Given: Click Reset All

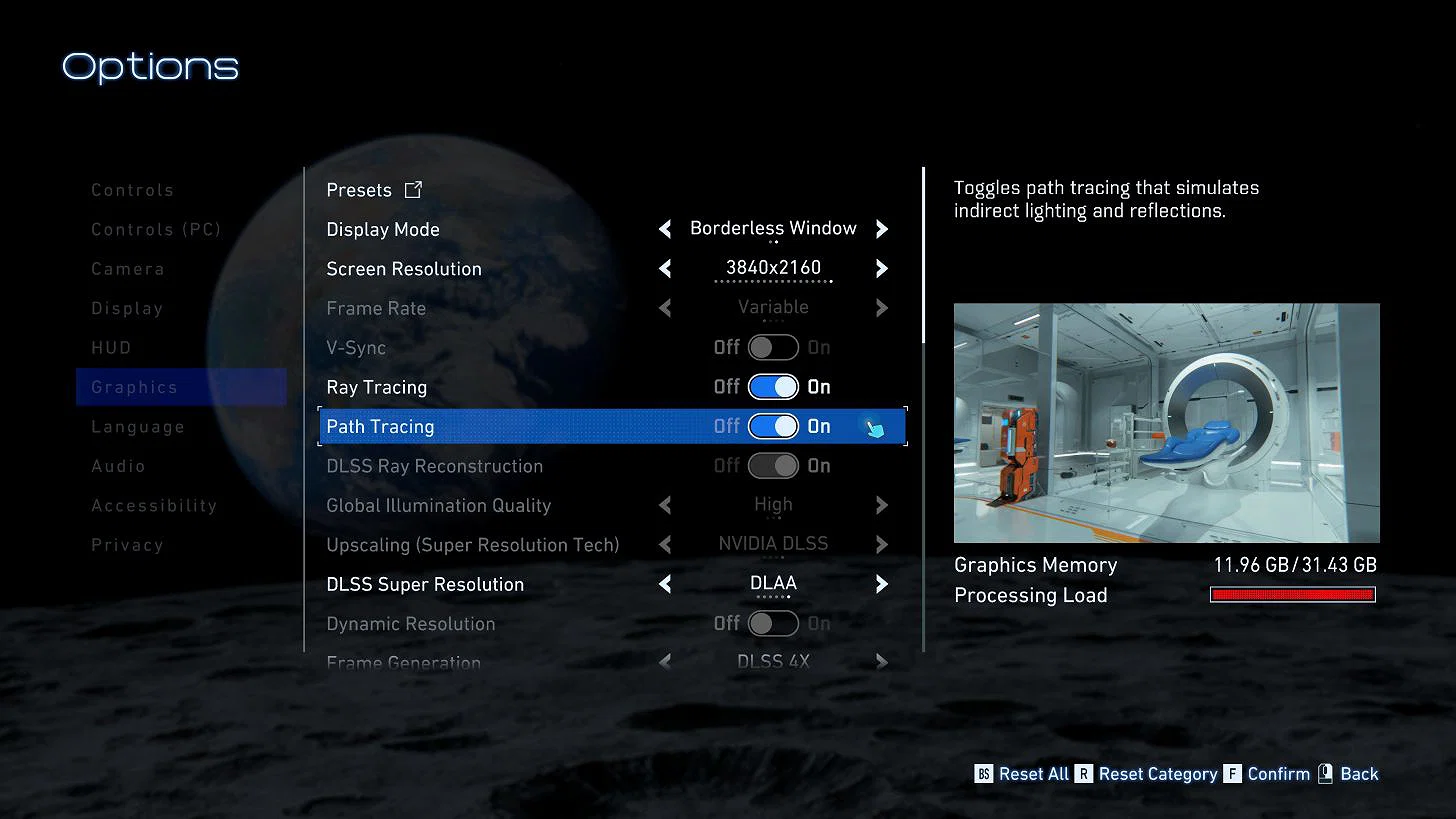Looking at the screenshot, I should (x=1034, y=773).
